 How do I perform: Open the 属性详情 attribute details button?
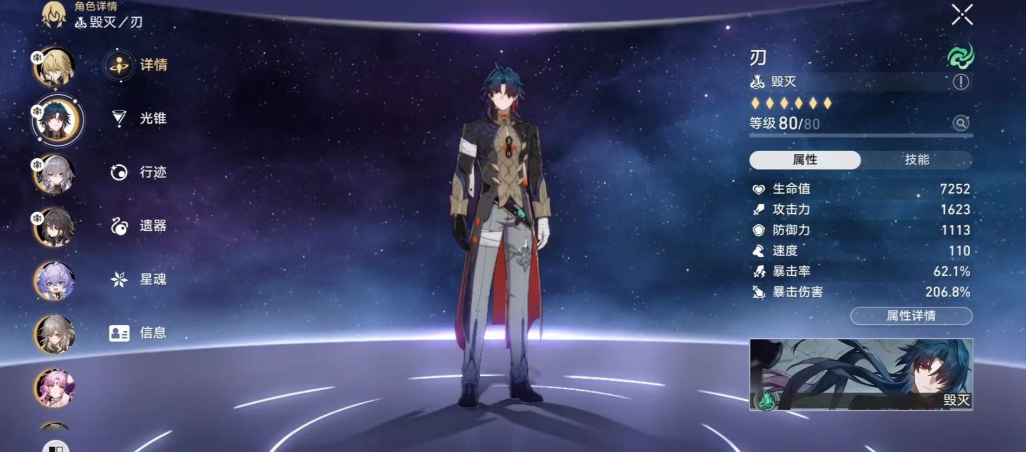(x=910, y=316)
